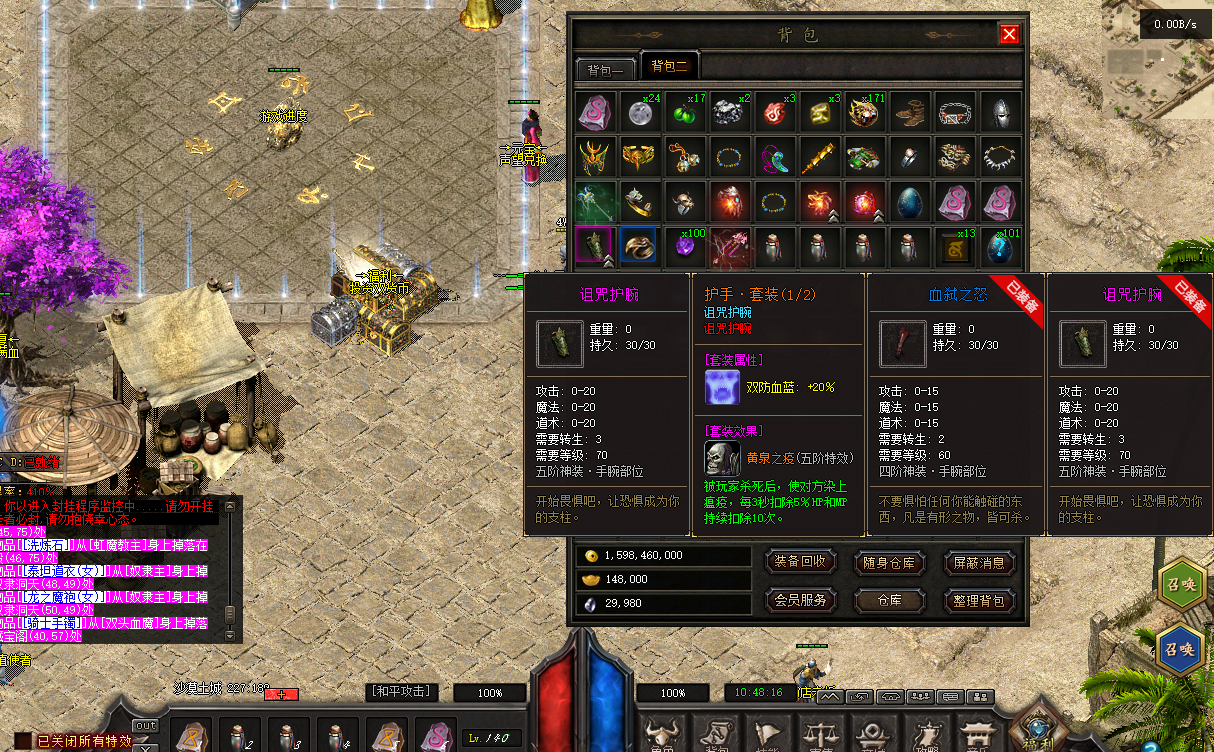This screenshot has width=1214, height=752.
Task: Toggle the 和平攻击 attack mode button
Action: point(401,692)
